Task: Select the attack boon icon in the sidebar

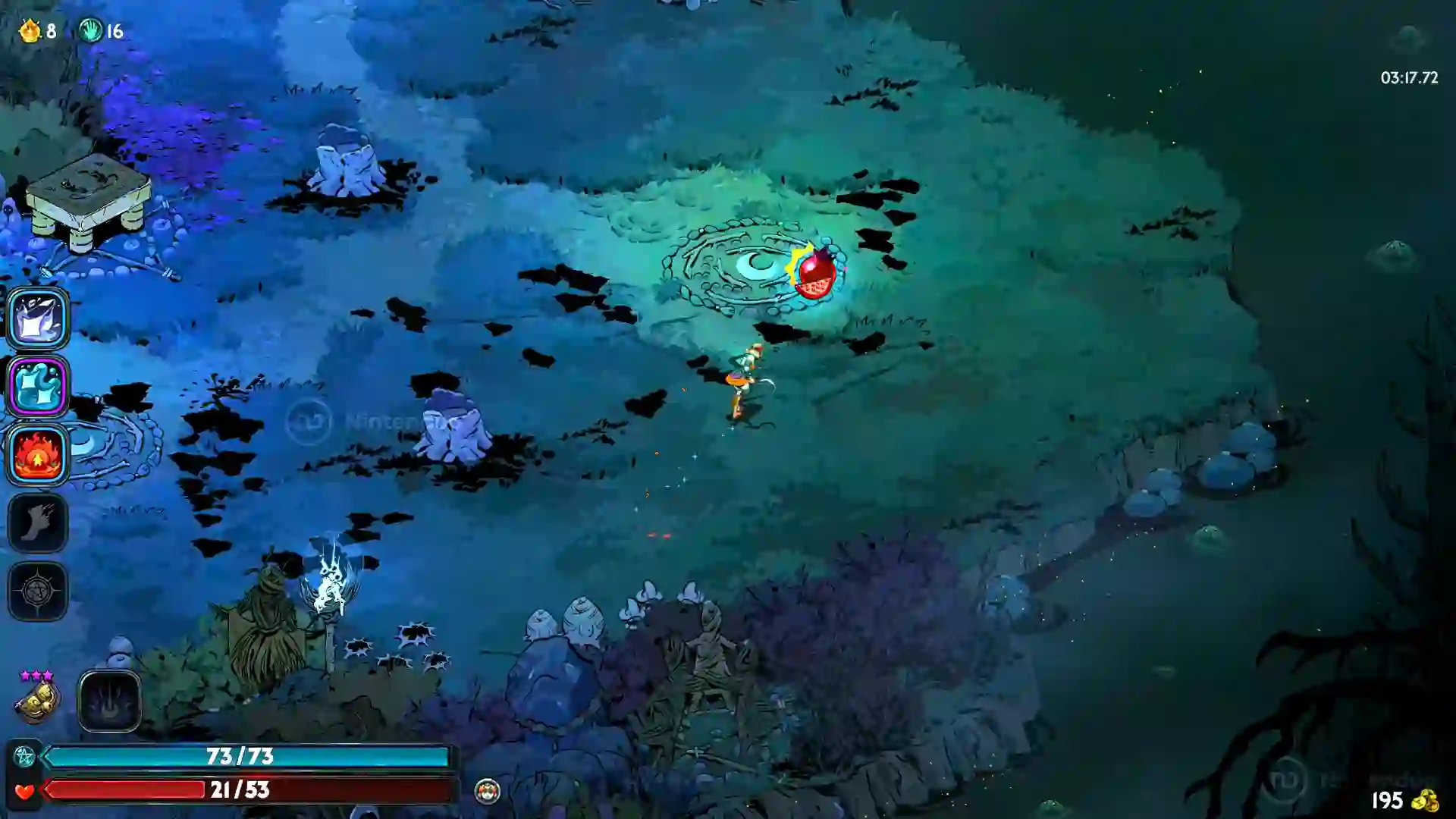Action: (38, 318)
